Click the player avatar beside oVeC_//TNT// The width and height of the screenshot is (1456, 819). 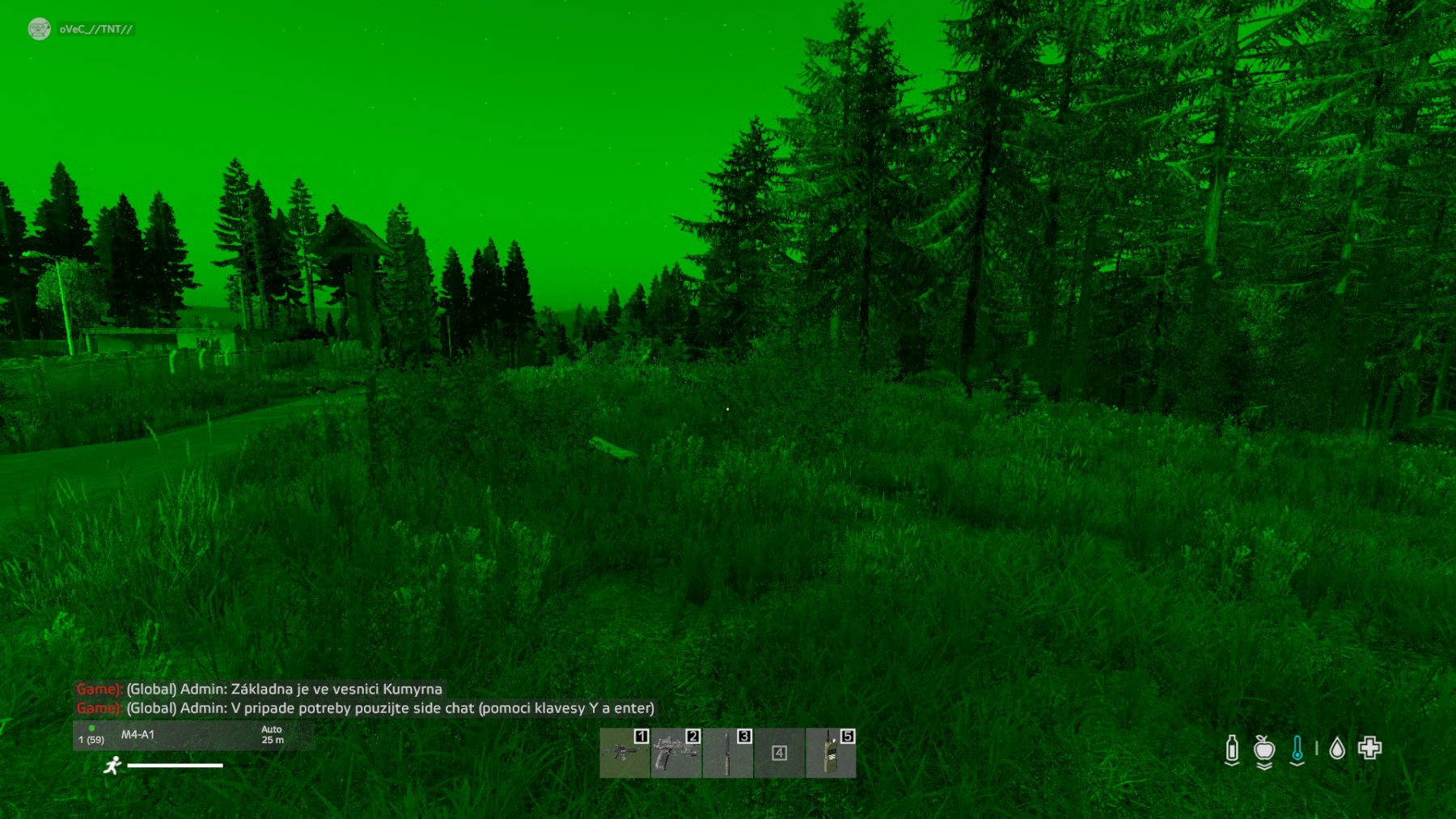point(39,29)
